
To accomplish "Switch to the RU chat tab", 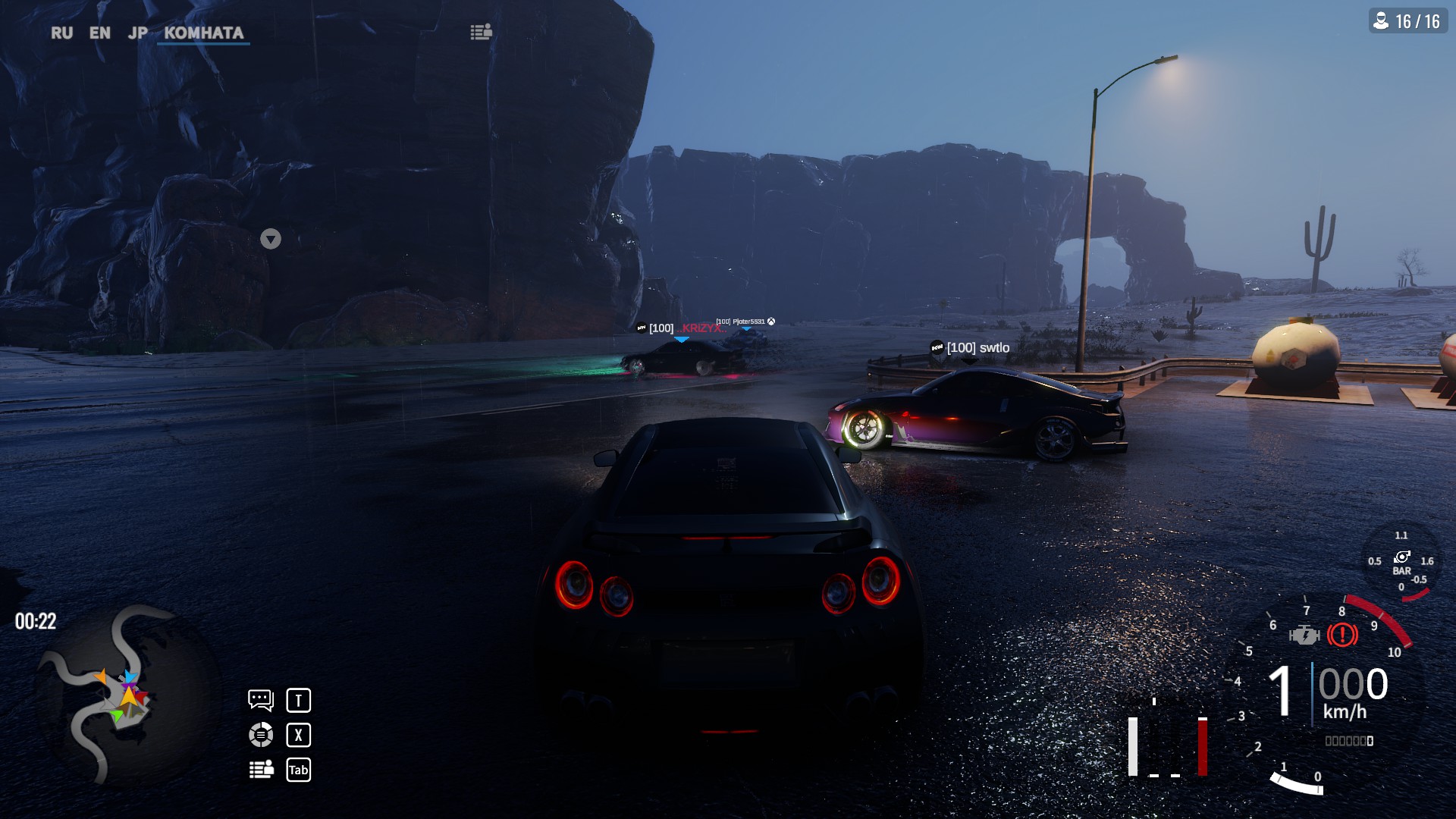I will 61,33.
